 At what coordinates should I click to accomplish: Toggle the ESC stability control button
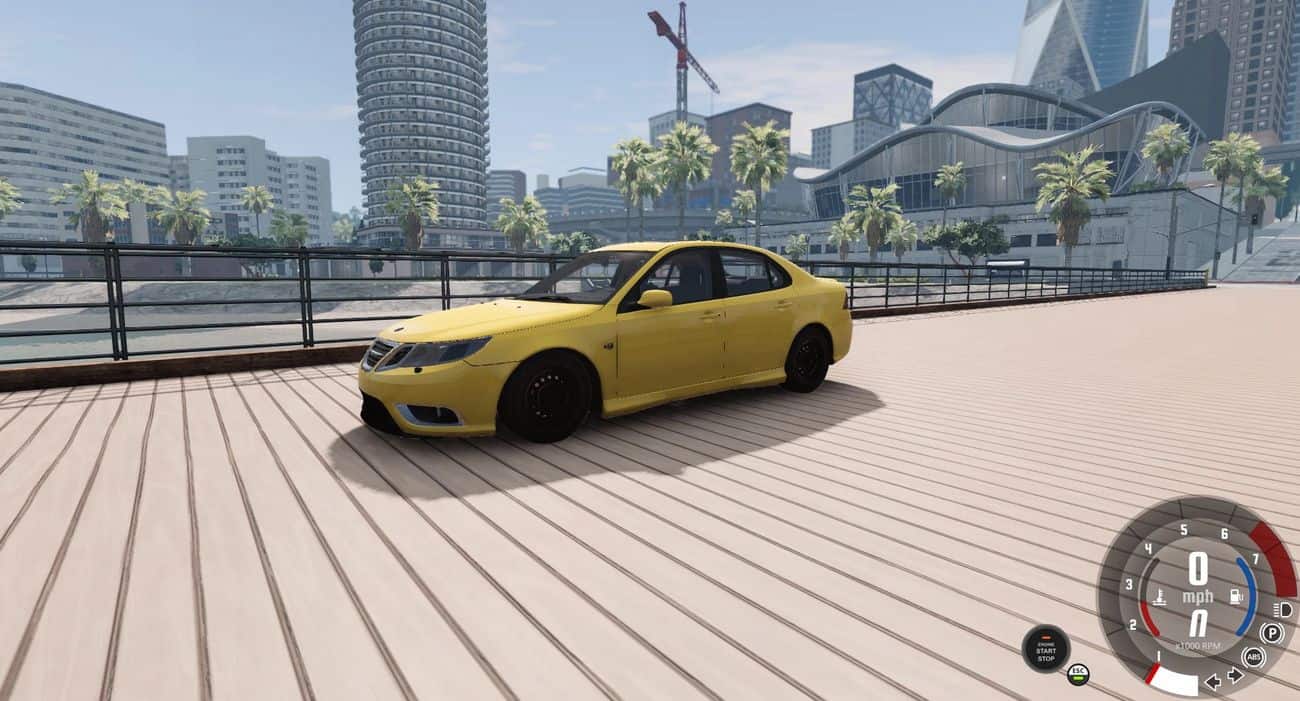pyautogui.click(x=1077, y=673)
